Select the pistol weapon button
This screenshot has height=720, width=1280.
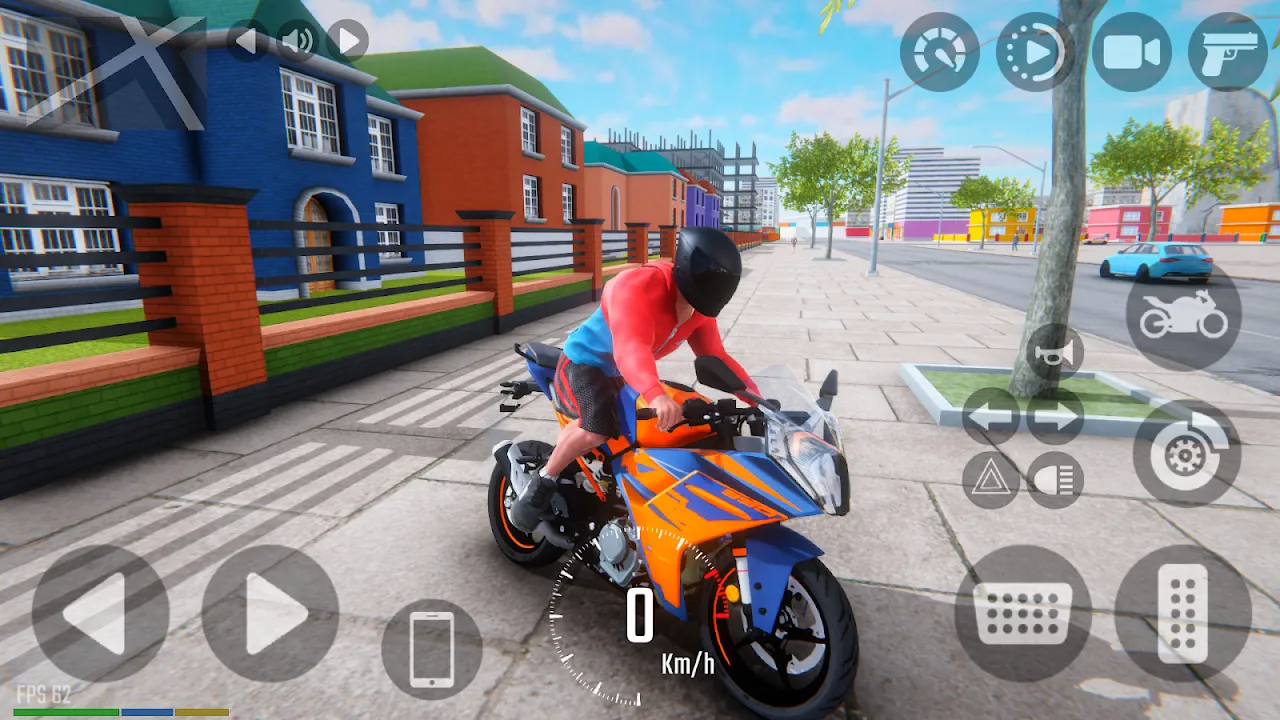1227,52
